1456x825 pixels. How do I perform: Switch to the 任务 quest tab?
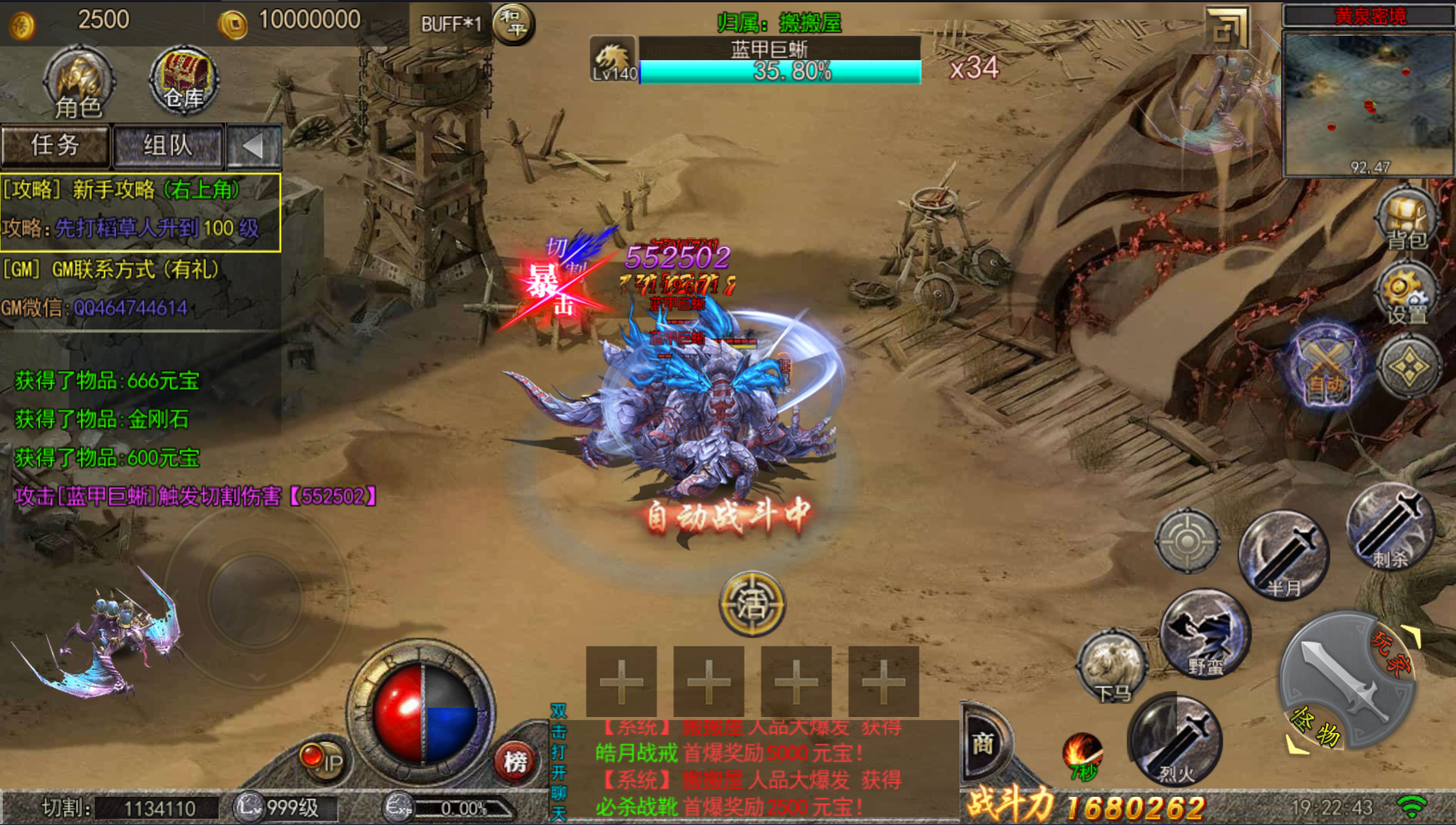[55, 145]
